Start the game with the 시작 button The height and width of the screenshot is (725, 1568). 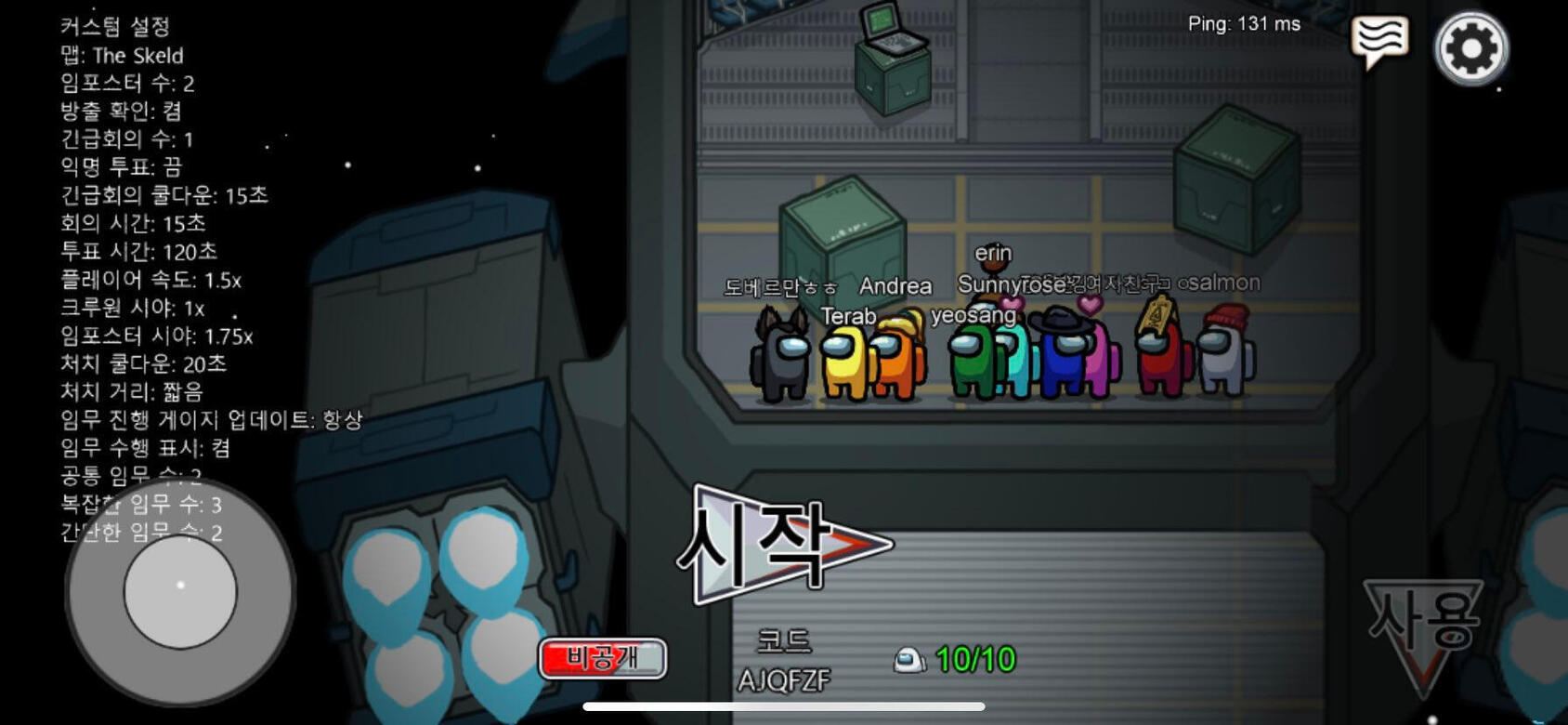(785, 545)
